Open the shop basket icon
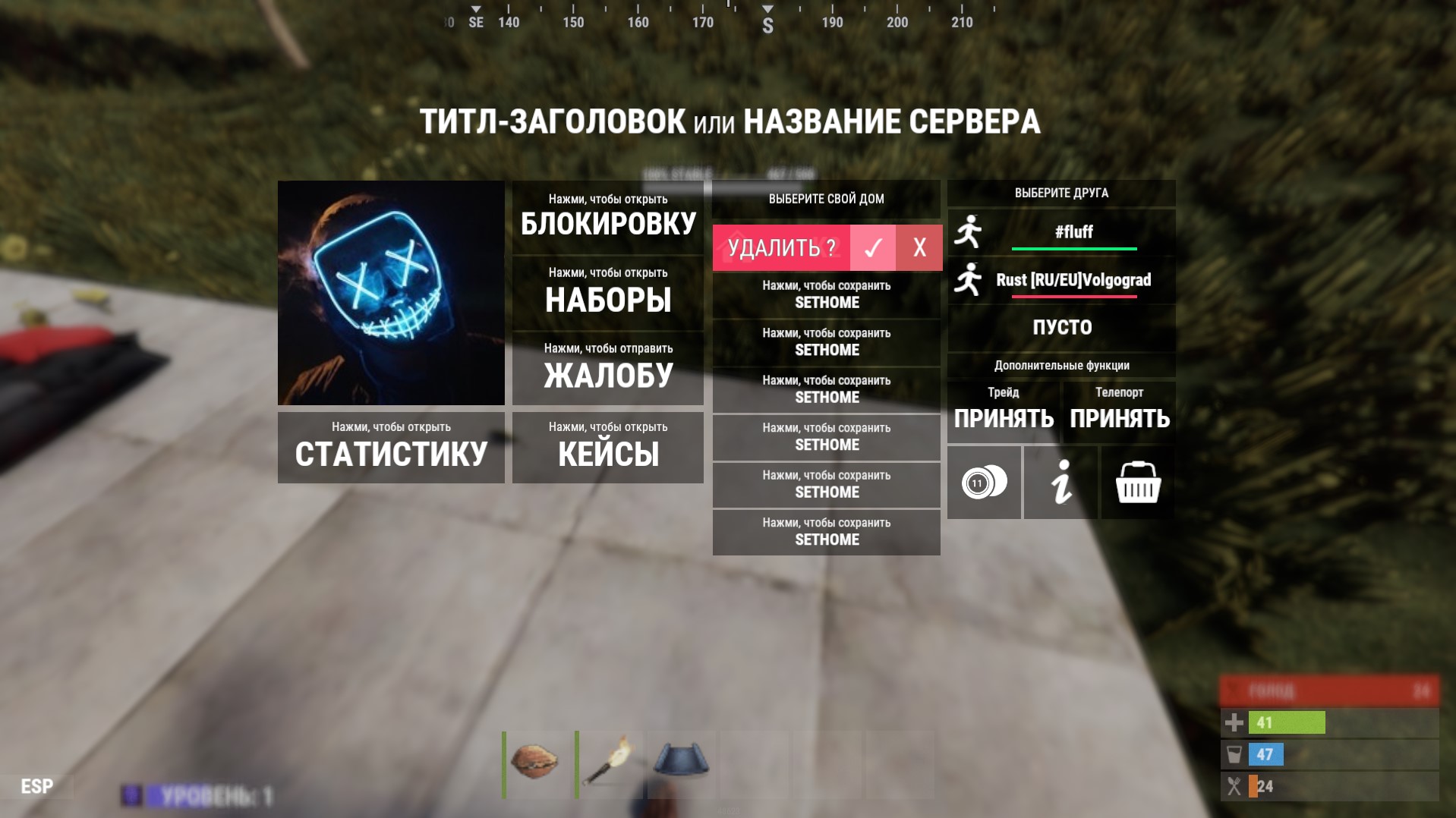The width and height of the screenshot is (1456, 818). pyautogui.click(x=1138, y=483)
